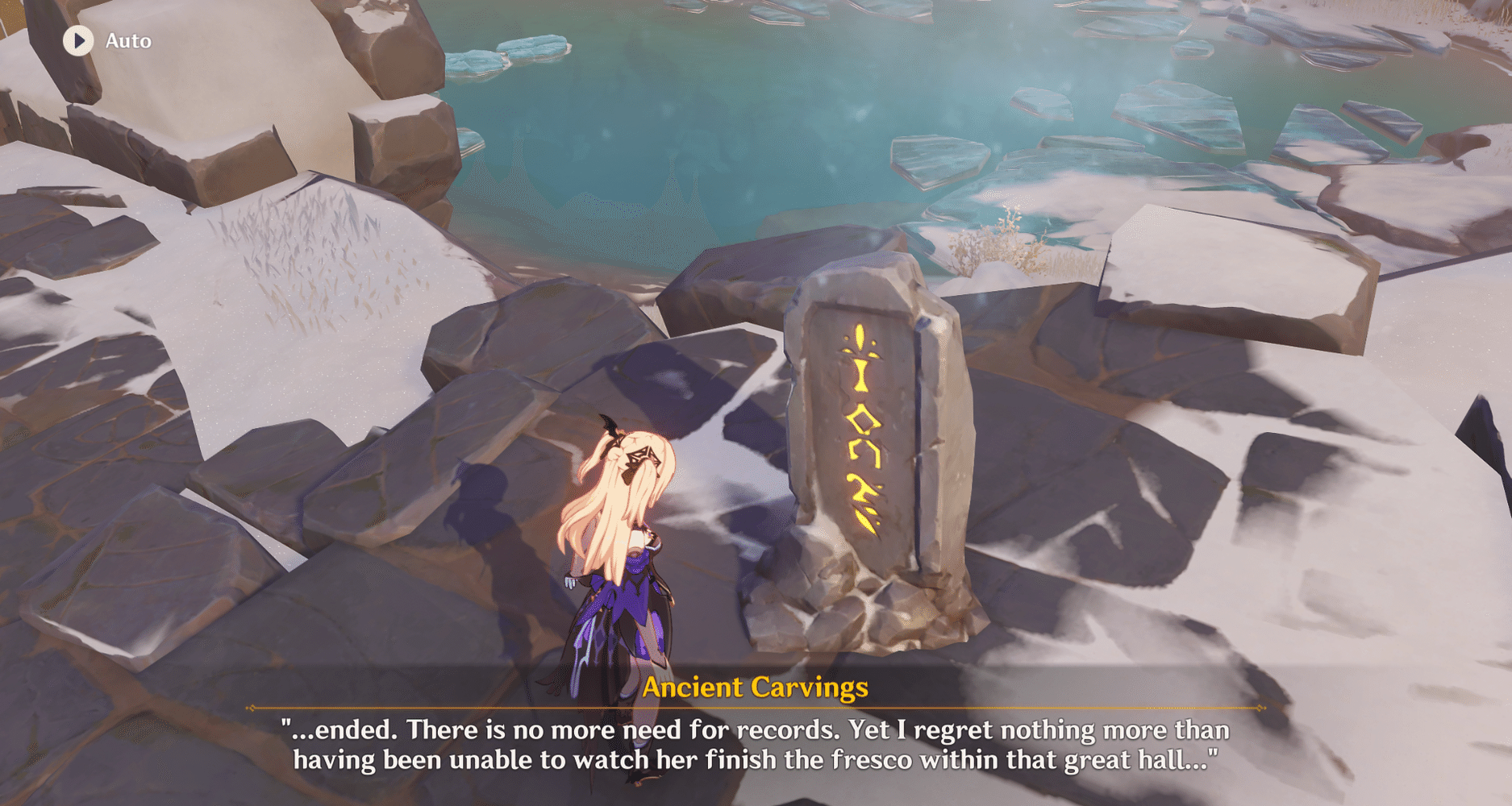1512x806 pixels.
Task: Select the Ancient Carvings title label
Action: 756,688
